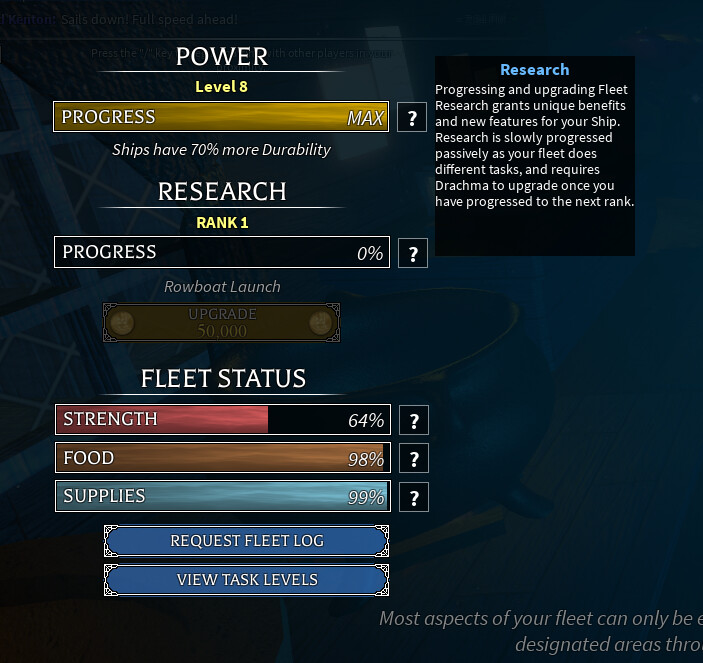Open the Research progress question mark
Screen dimensions: 703x663
[412, 253]
